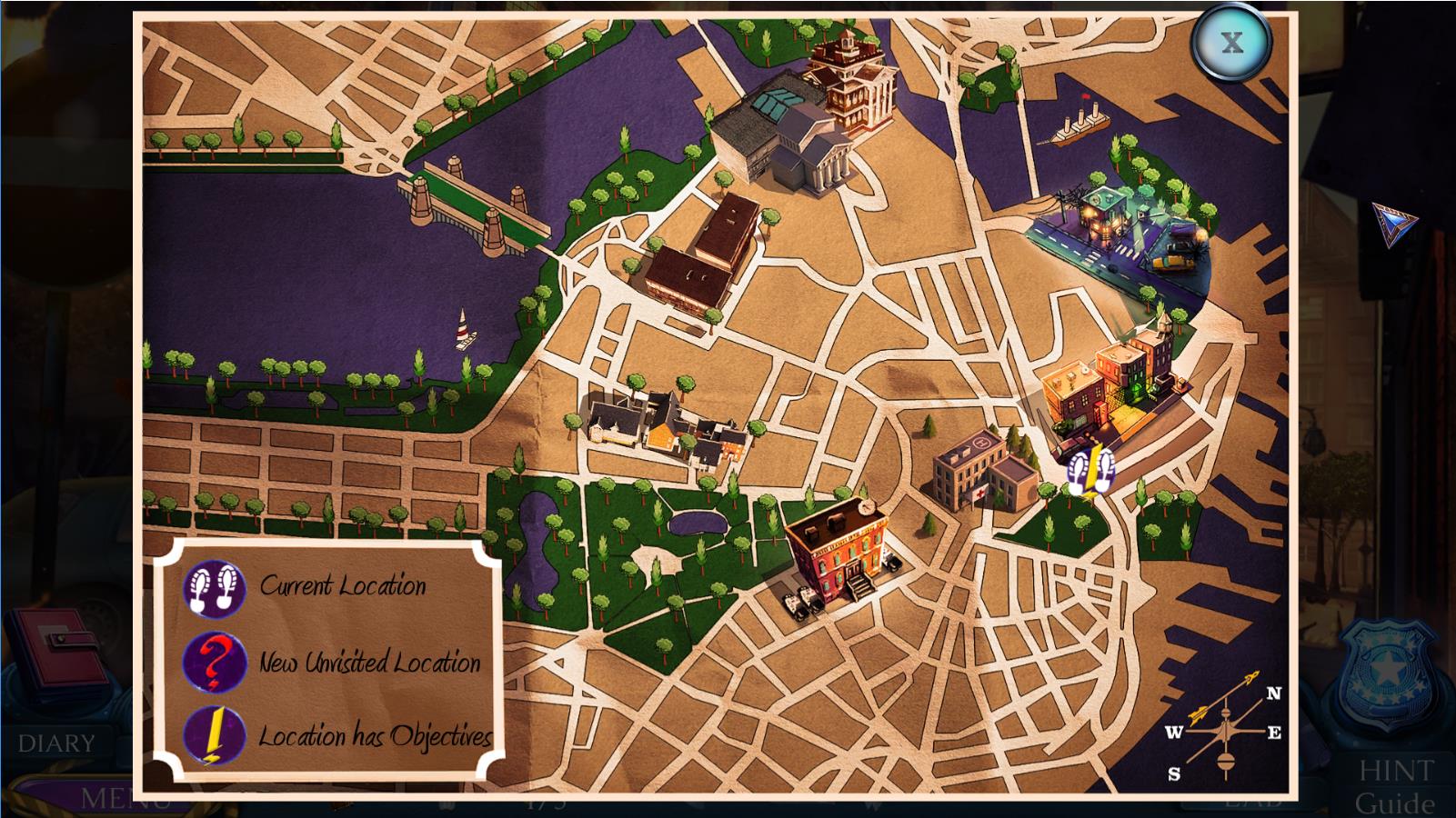Click the footprints current location marker on map
The height and width of the screenshot is (818, 1456).
[1090, 472]
